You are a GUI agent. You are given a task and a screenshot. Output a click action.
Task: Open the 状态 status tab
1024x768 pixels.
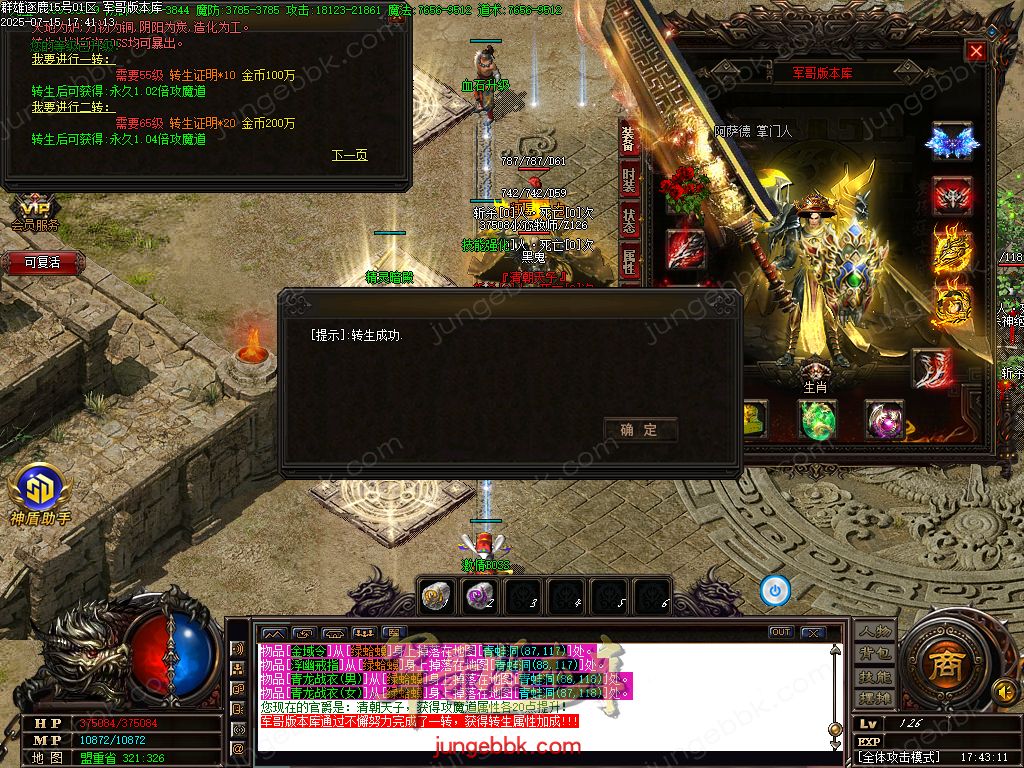pos(628,221)
